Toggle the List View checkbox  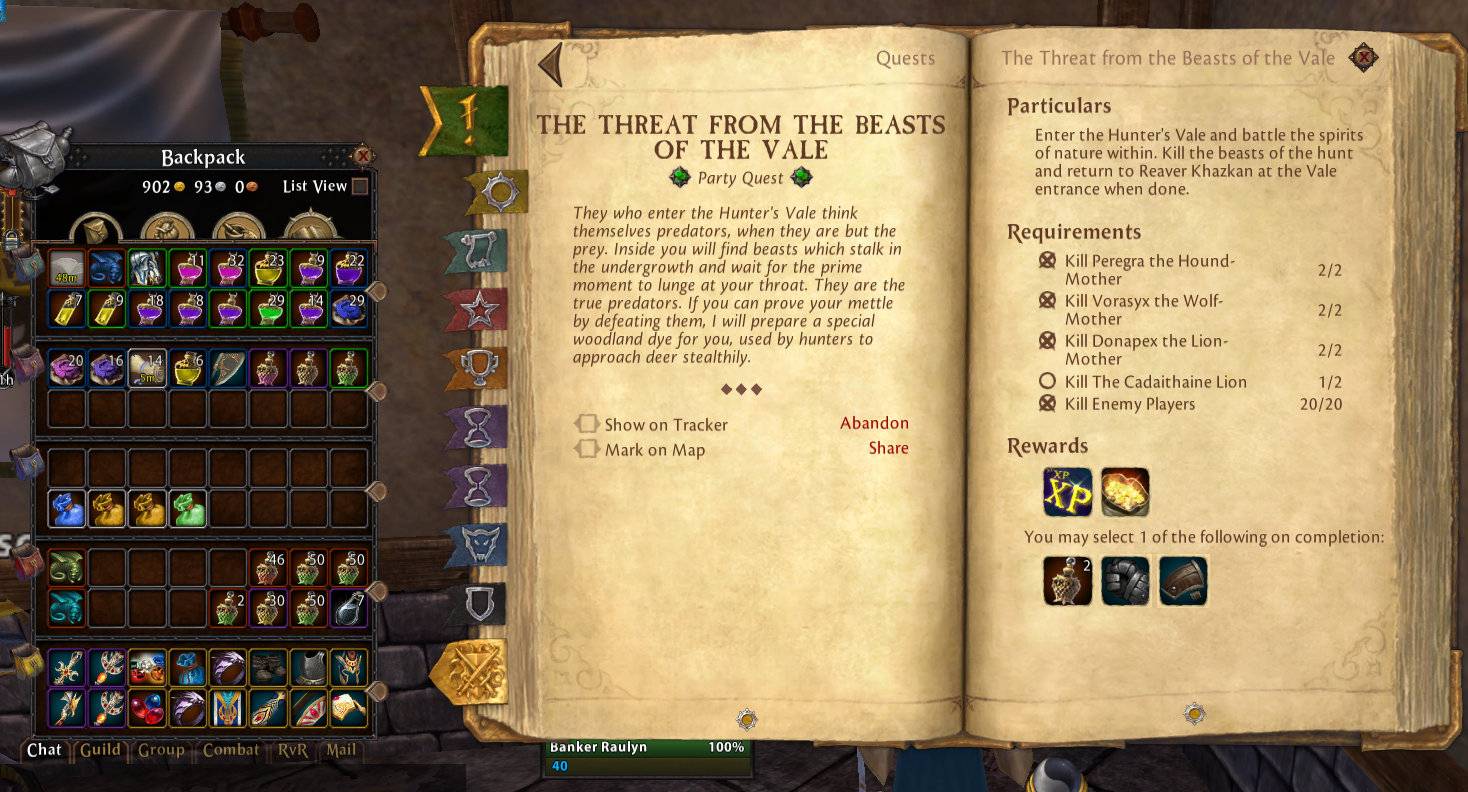click(361, 186)
